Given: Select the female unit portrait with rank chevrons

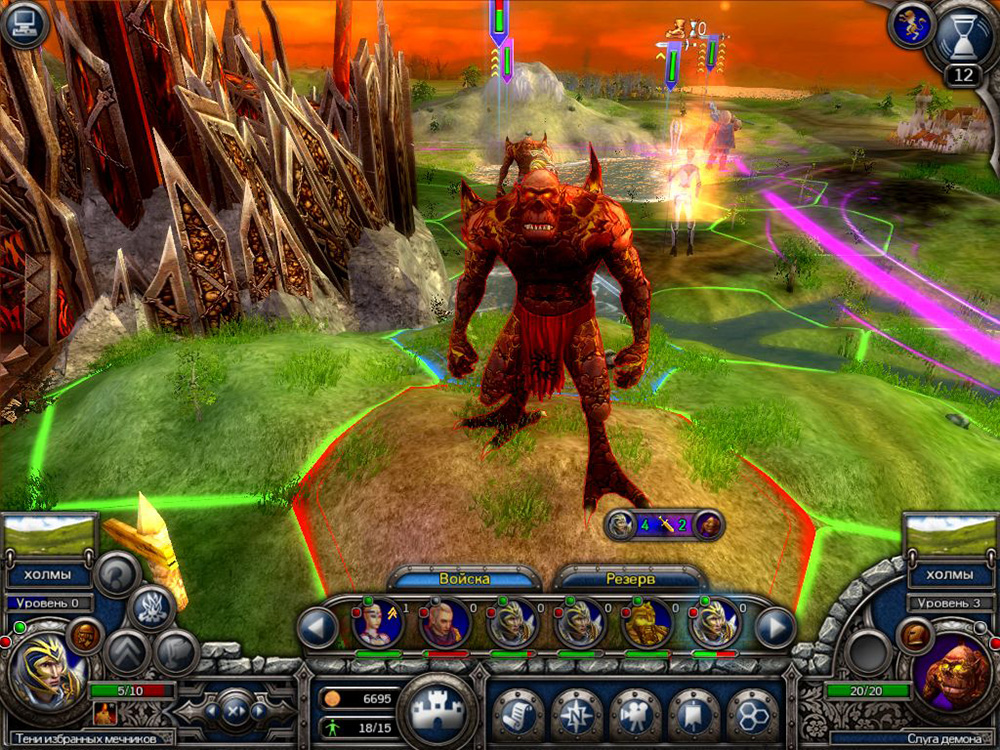Looking at the screenshot, I should [378, 624].
